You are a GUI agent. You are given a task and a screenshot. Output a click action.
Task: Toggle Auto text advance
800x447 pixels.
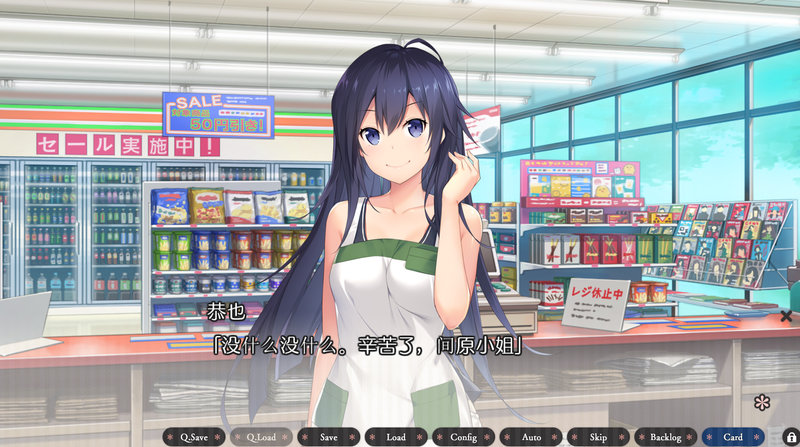pyautogui.click(x=531, y=437)
